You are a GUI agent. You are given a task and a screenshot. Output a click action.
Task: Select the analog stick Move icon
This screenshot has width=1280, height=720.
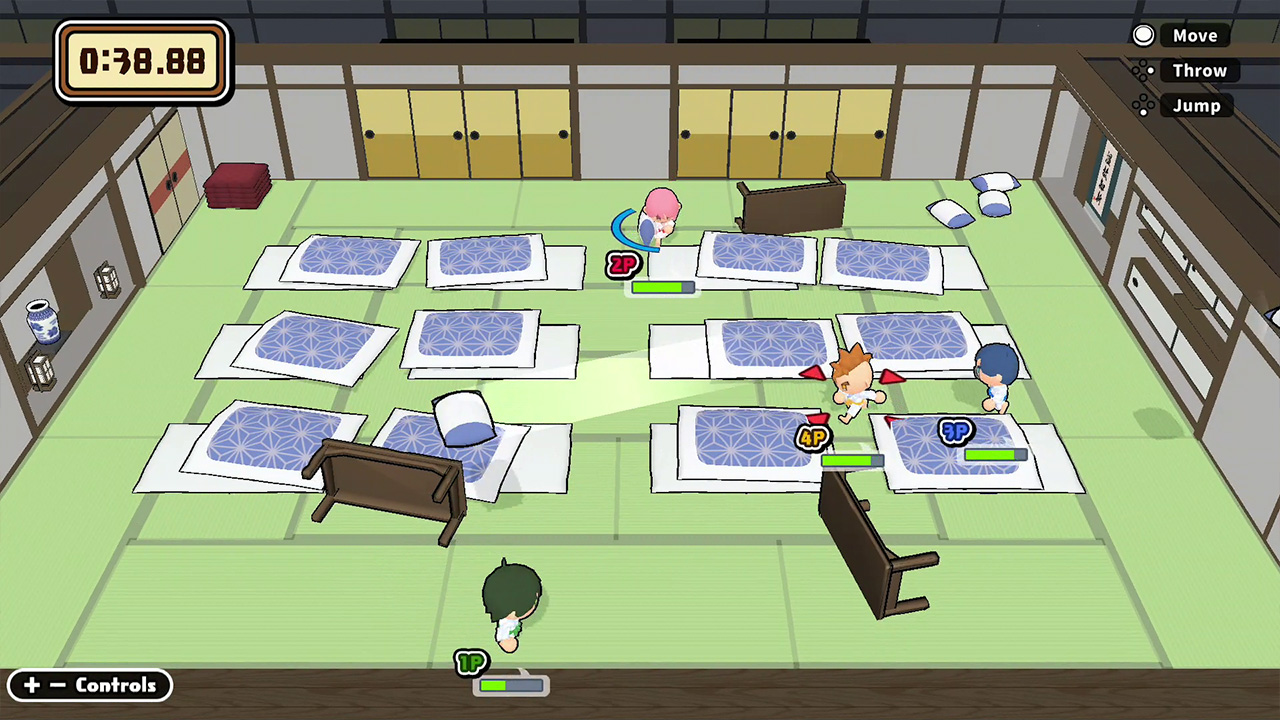(x=1143, y=35)
